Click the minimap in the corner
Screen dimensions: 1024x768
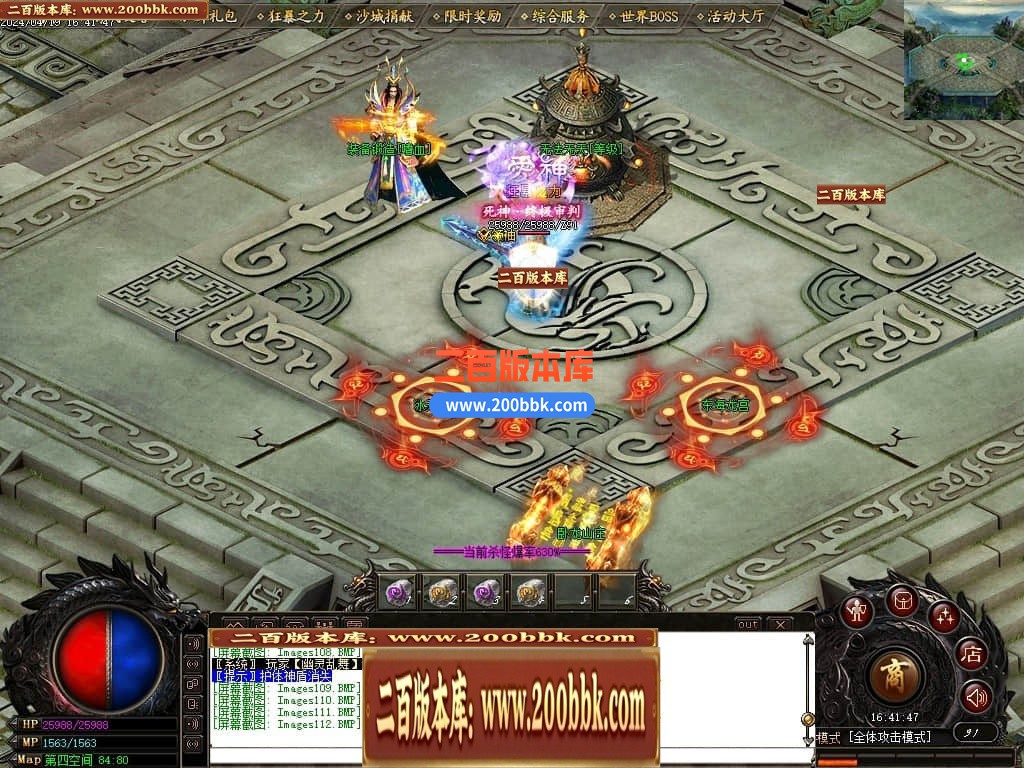pyautogui.click(x=963, y=60)
